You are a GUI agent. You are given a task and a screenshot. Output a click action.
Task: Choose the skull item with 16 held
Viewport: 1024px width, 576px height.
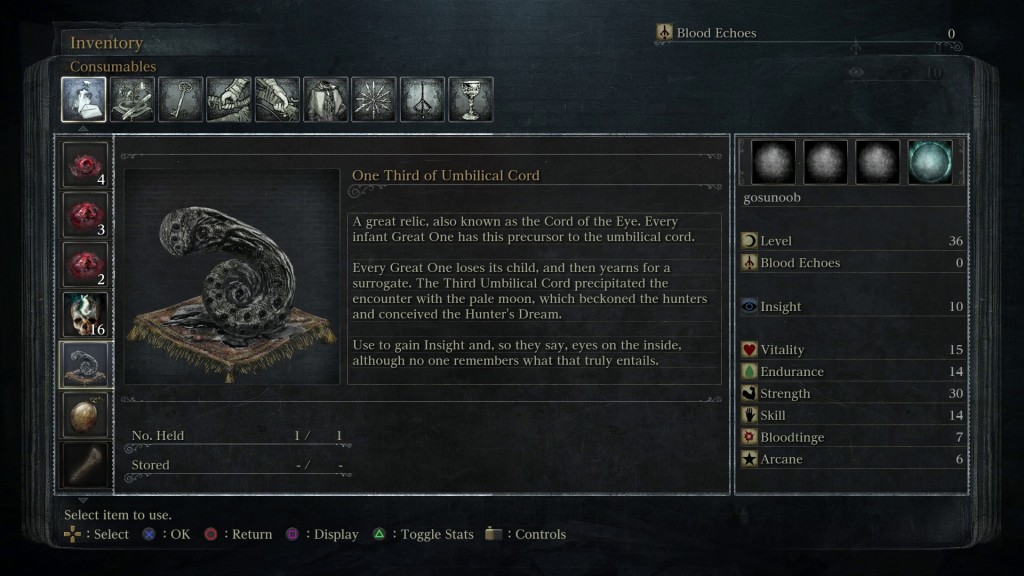pyautogui.click(x=85, y=314)
